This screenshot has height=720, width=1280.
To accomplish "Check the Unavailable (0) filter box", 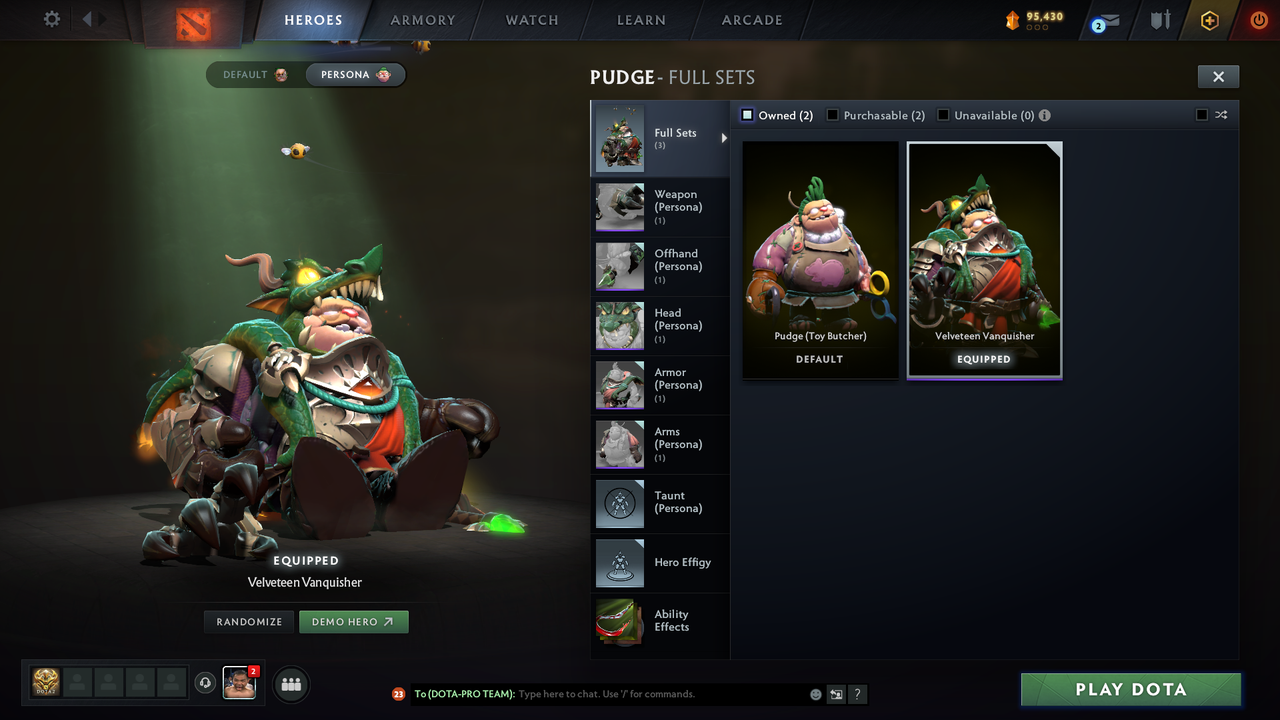I will [x=942, y=114].
